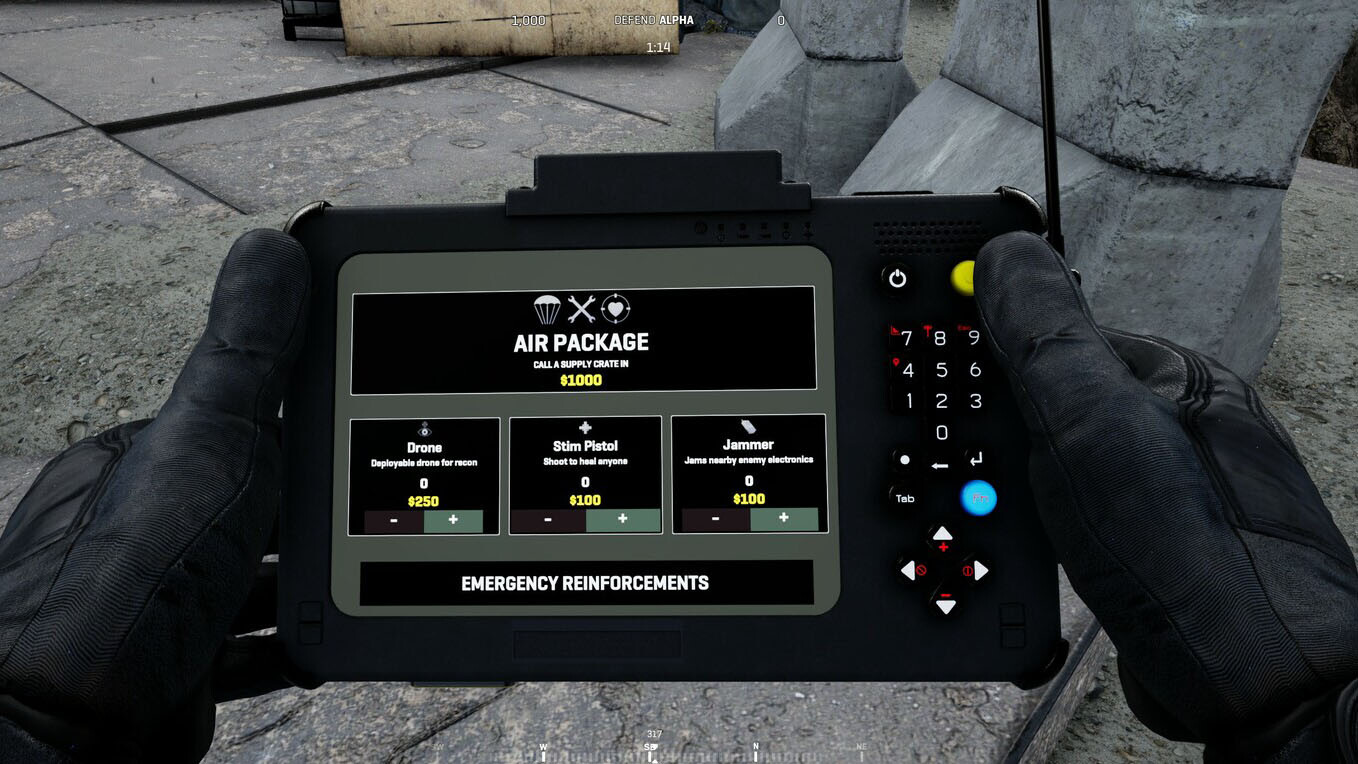Increase the Stim Pistol count
This screenshot has width=1358, height=764.
coord(622,520)
